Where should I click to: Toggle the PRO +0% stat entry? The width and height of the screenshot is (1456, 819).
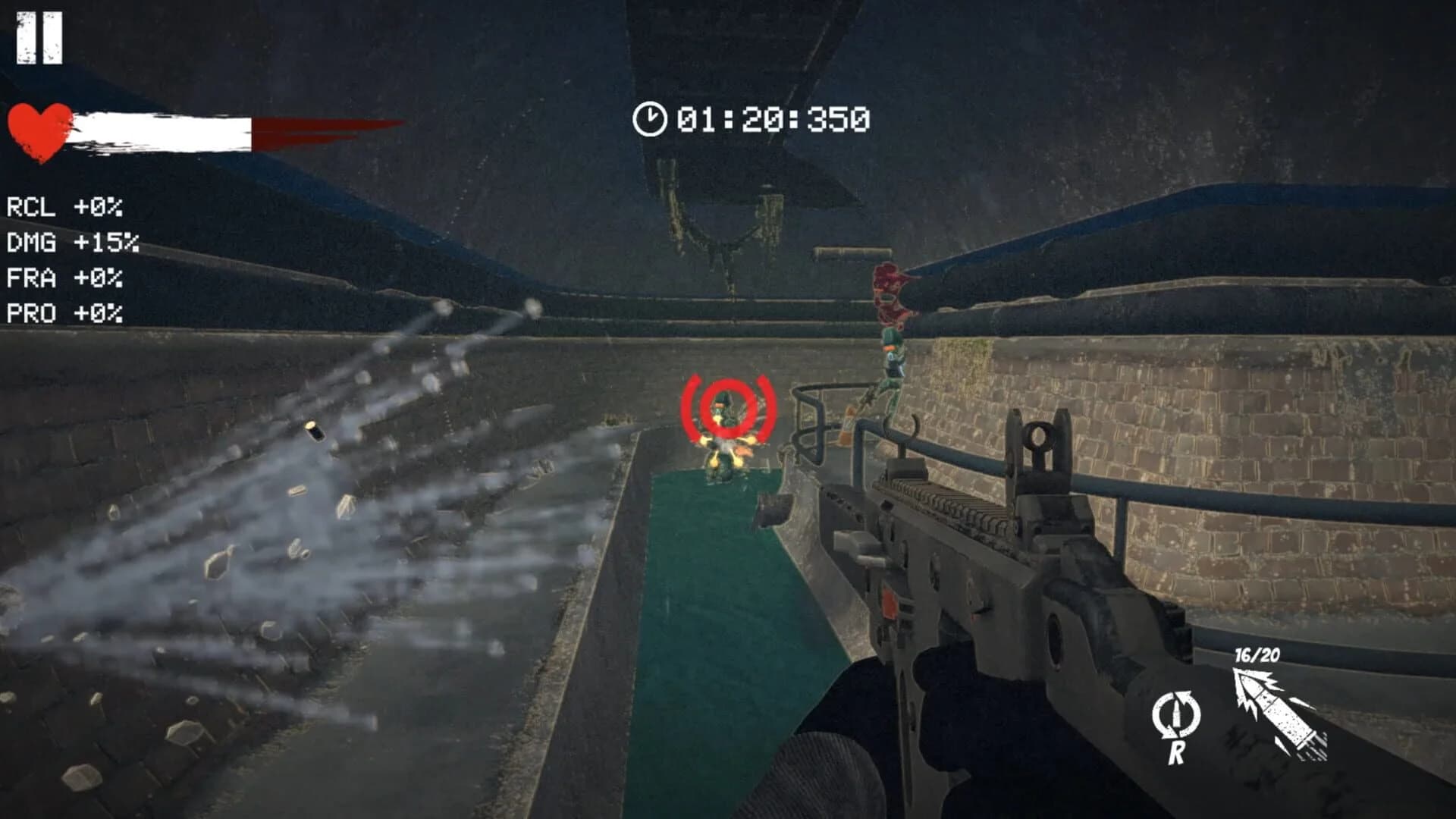click(64, 311)
